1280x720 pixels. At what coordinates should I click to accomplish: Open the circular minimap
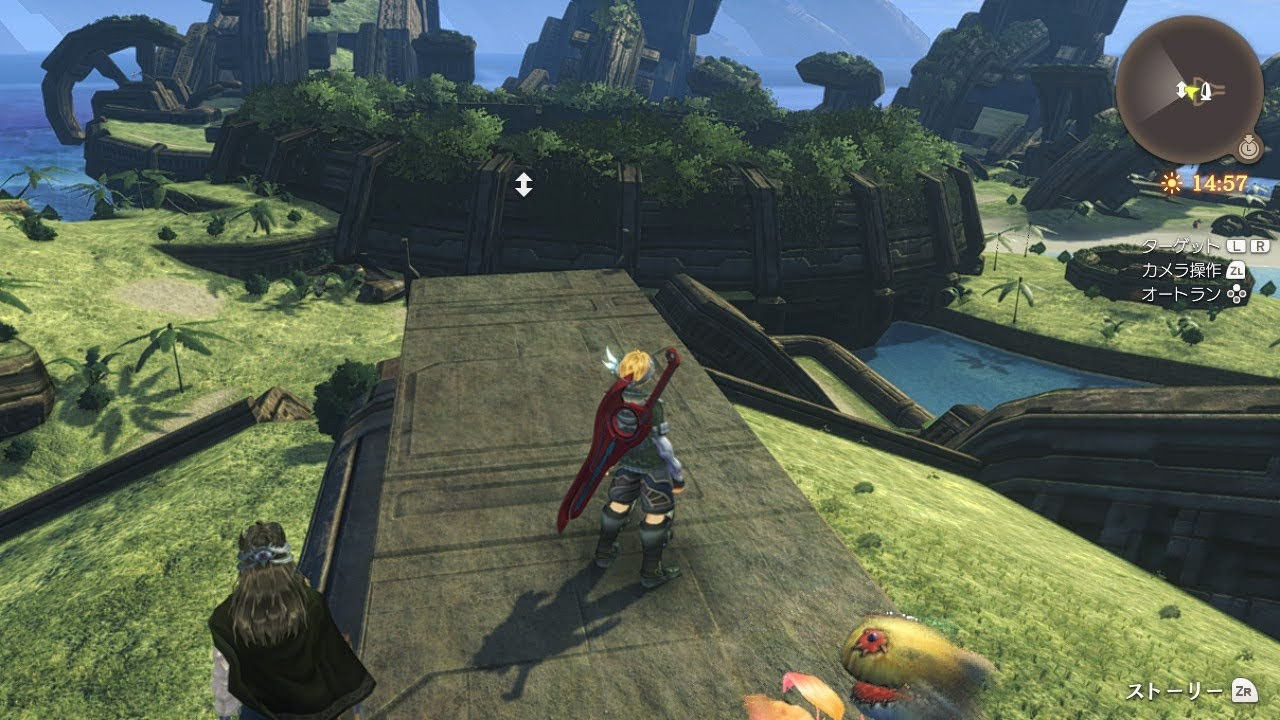[1189, 89]
